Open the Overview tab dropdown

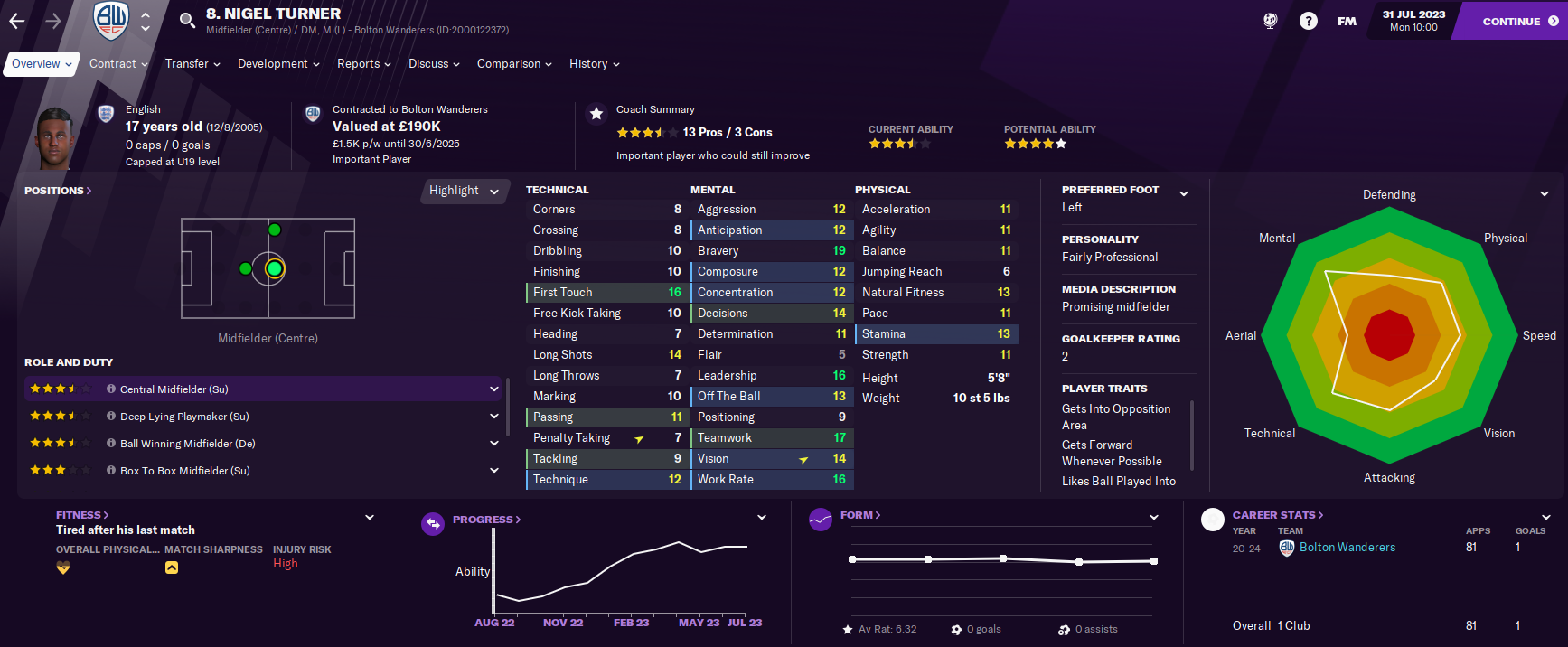pyautogui.click(x=42, y=64)
